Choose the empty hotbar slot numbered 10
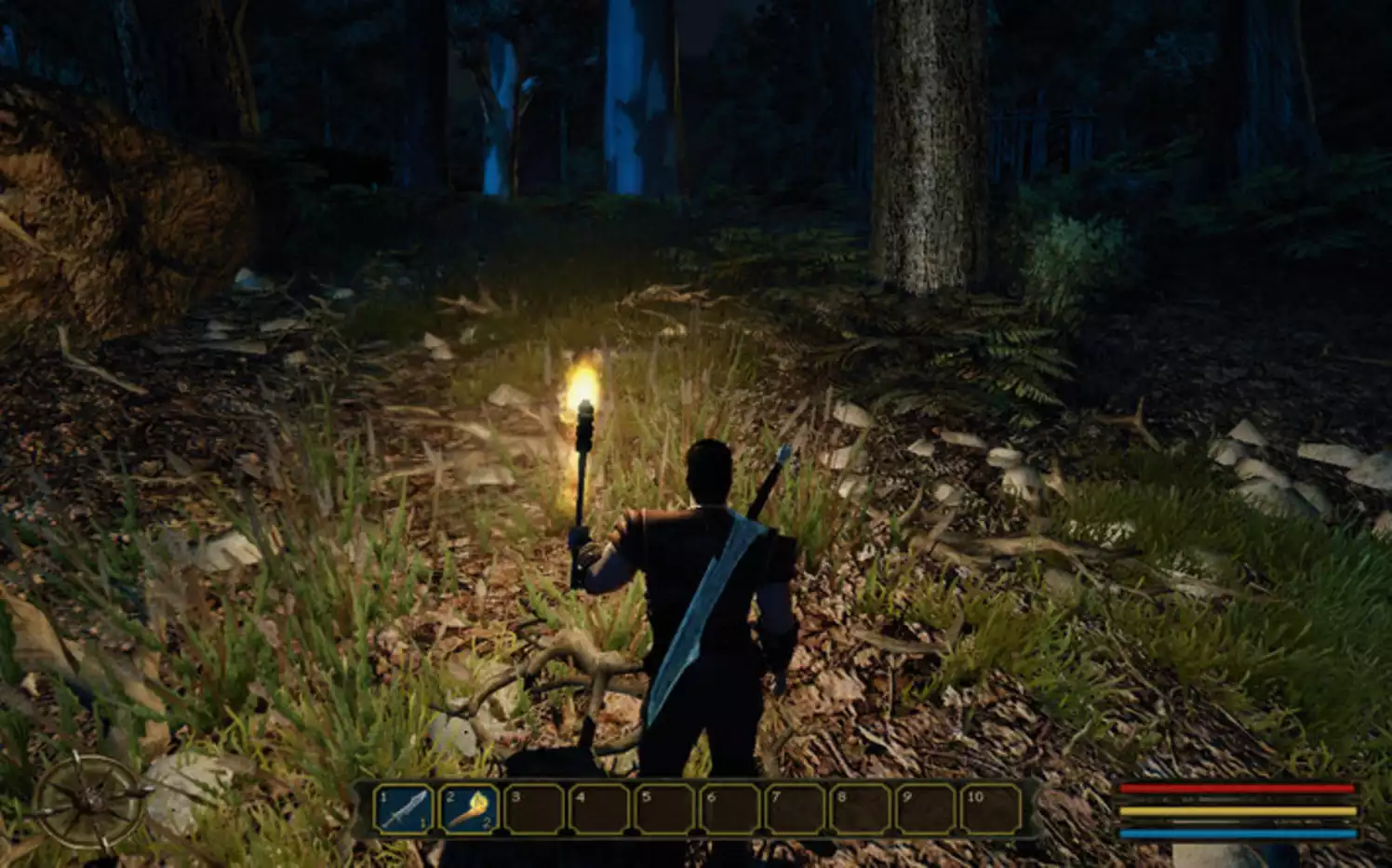This screenshot has height=868, width=1392. click(x=990, y=808)
